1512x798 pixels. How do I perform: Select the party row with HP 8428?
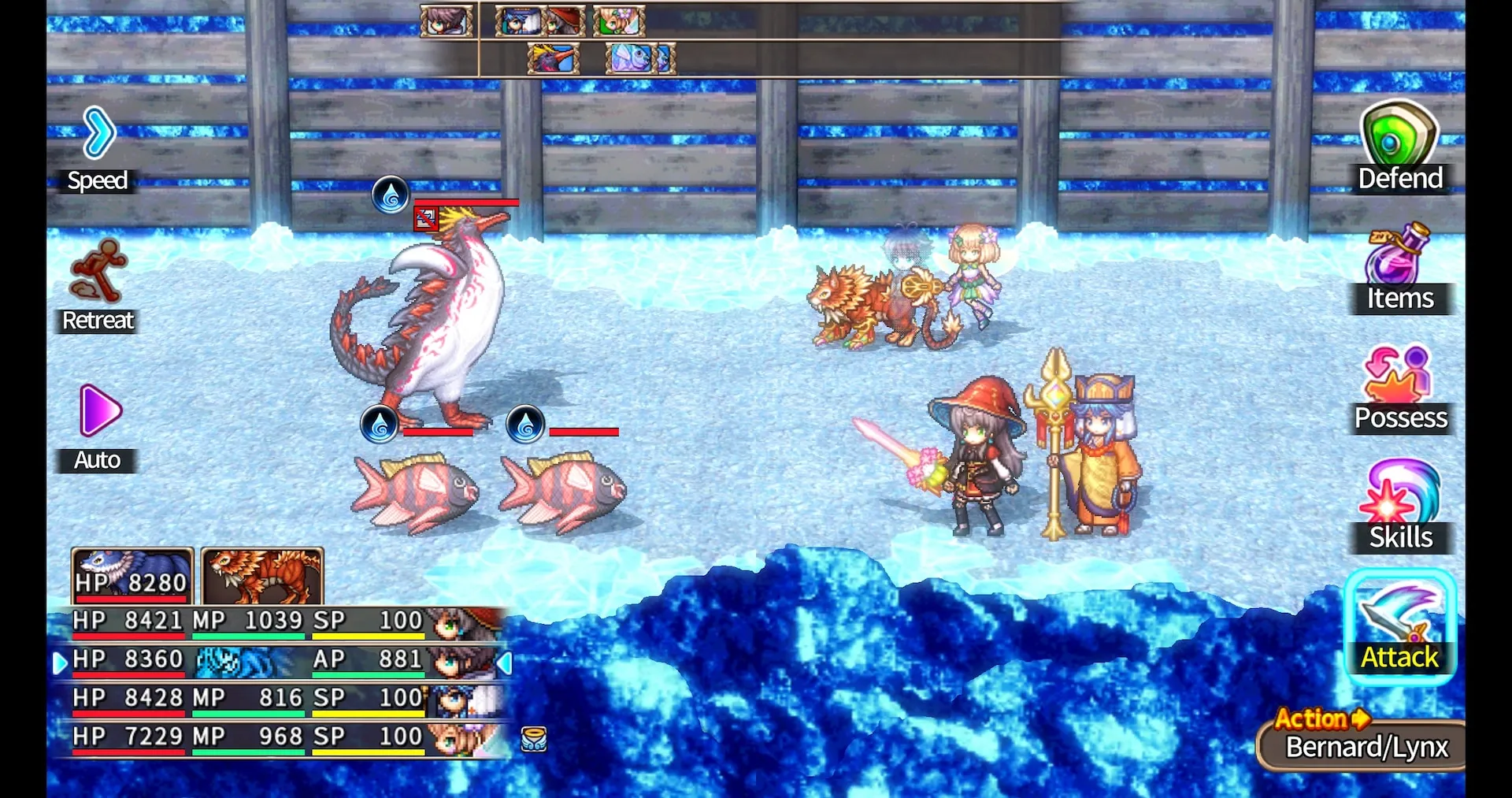pos(276,699)
